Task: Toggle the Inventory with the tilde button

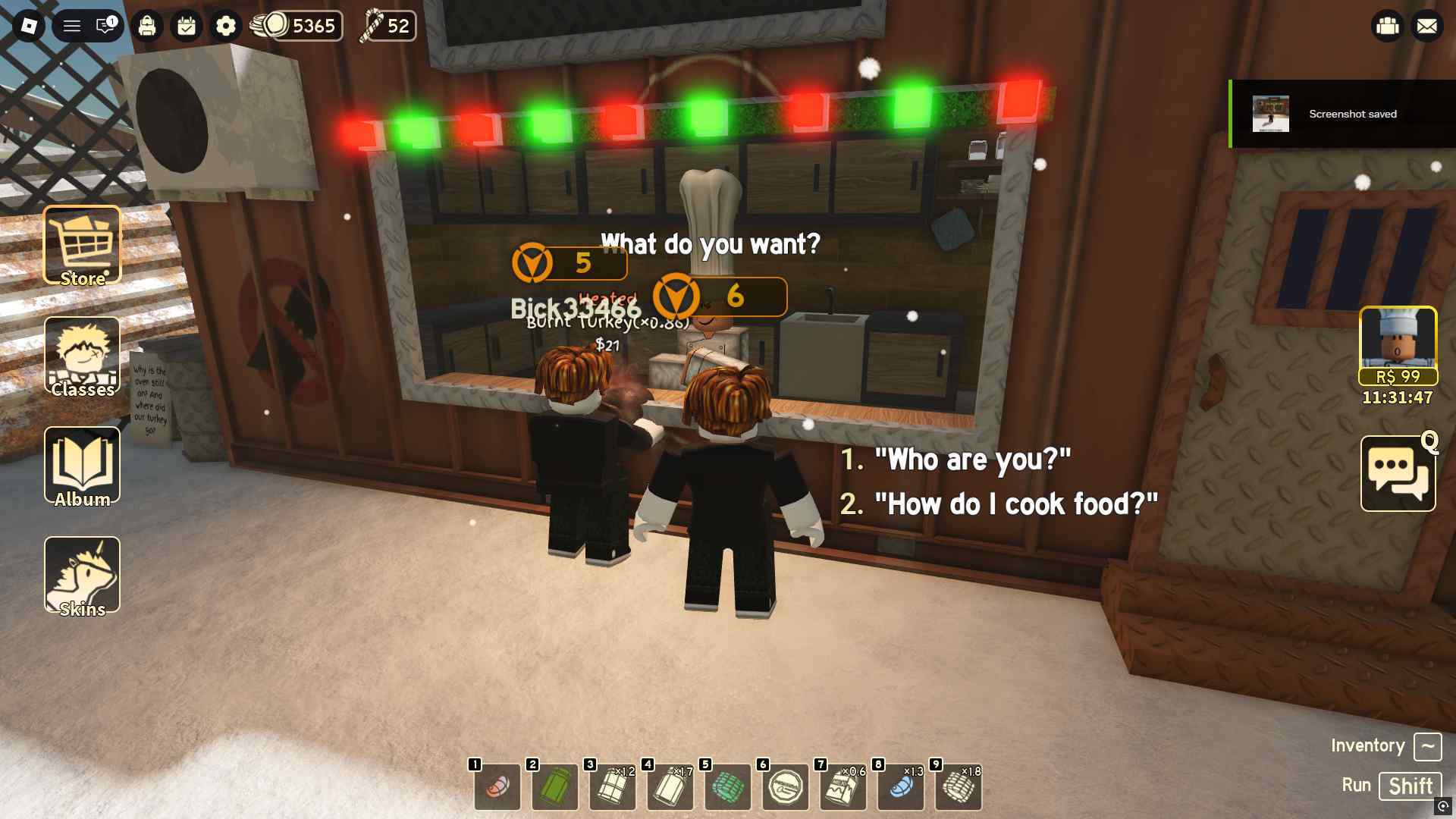Action: pos(1429,747)
